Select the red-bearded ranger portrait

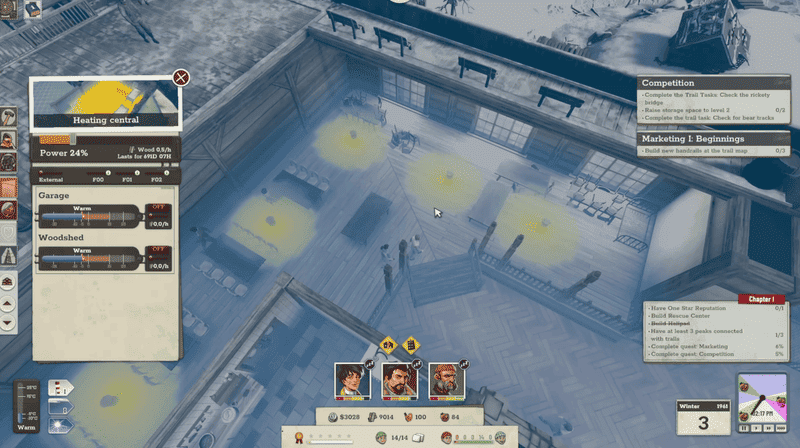coord(445,378)
